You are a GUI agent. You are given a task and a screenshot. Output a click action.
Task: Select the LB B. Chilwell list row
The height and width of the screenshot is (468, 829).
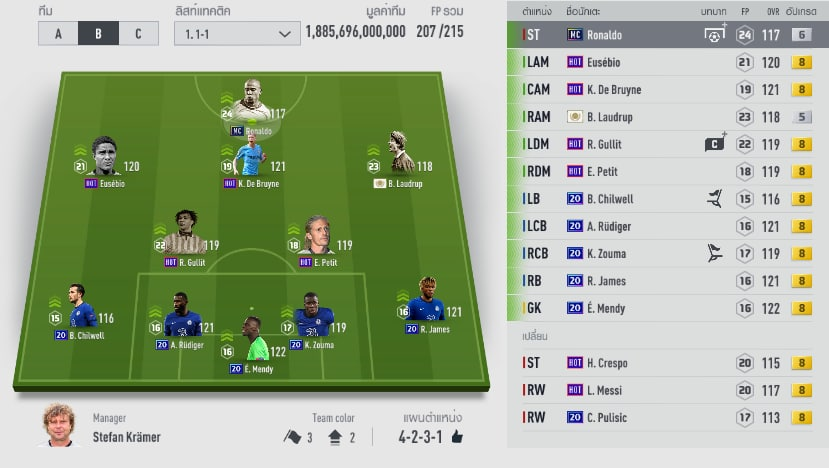tap(667, 199)
